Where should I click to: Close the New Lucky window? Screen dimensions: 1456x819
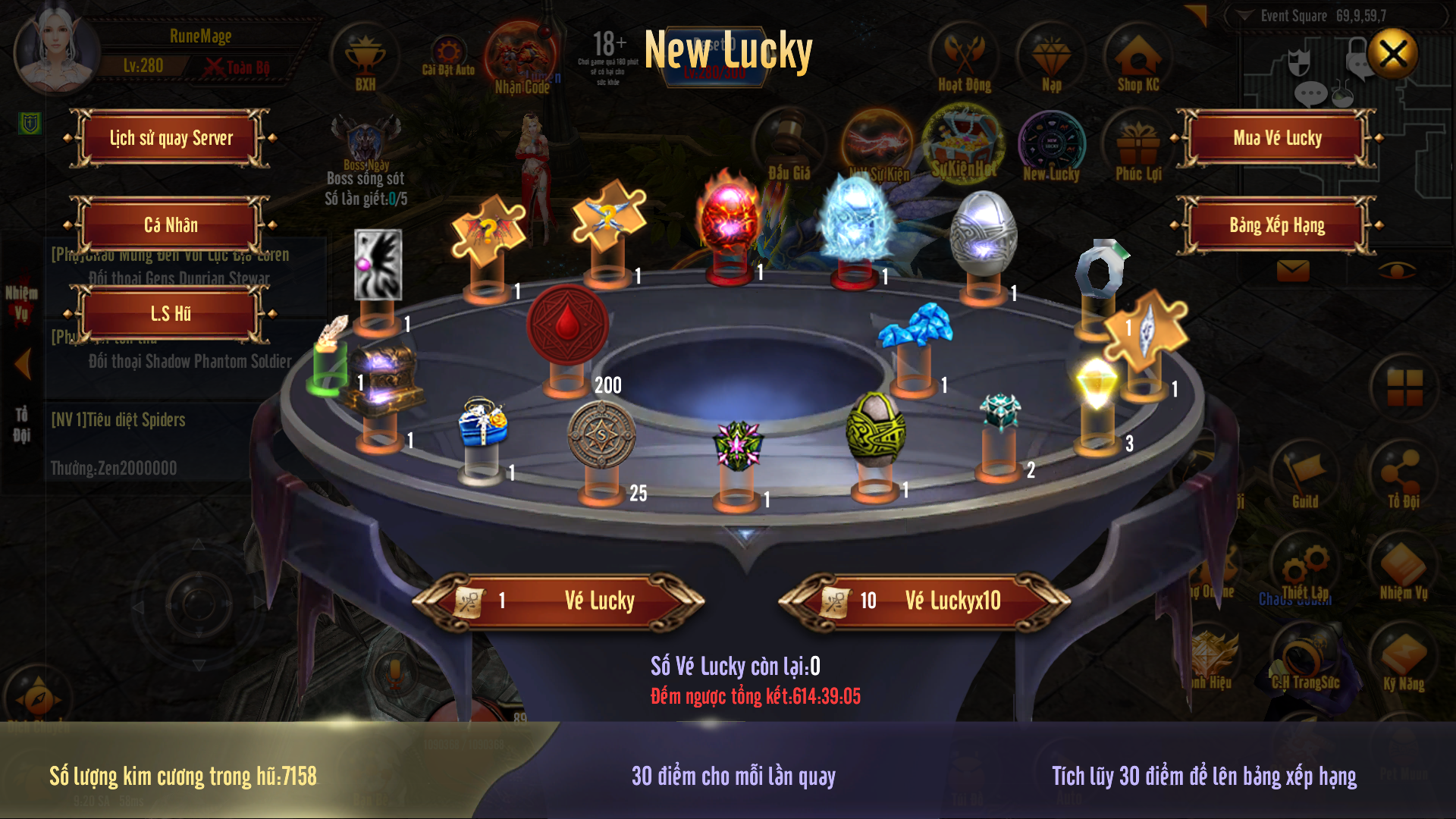tap(1392, 55)
